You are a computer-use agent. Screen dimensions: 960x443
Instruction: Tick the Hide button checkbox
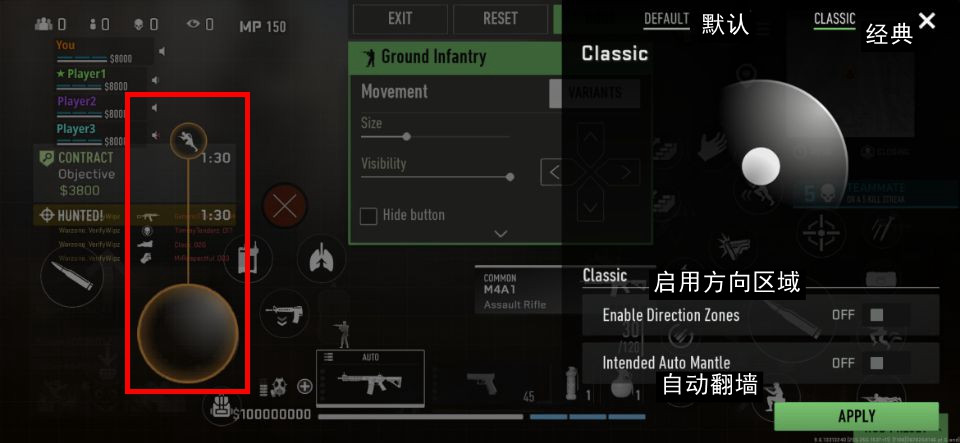point(368,215)
